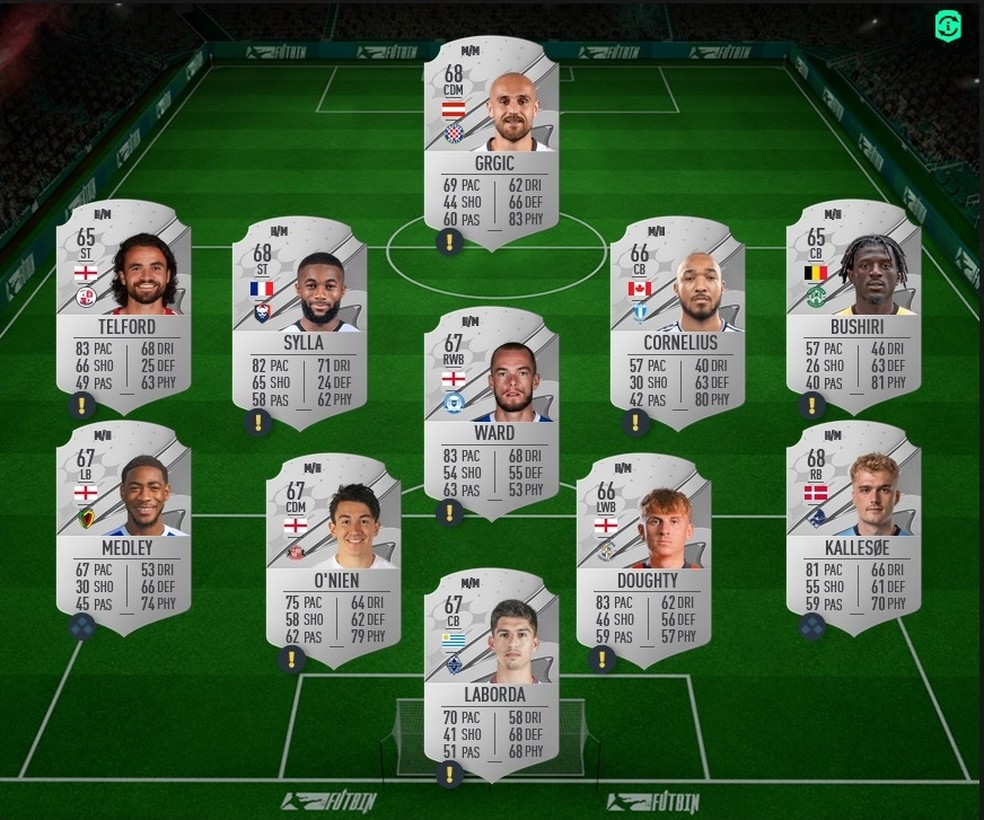Viewport: 984px width, 820px height.
Task: Pick the Ward RWB card
Action: (x=491, y=405)
